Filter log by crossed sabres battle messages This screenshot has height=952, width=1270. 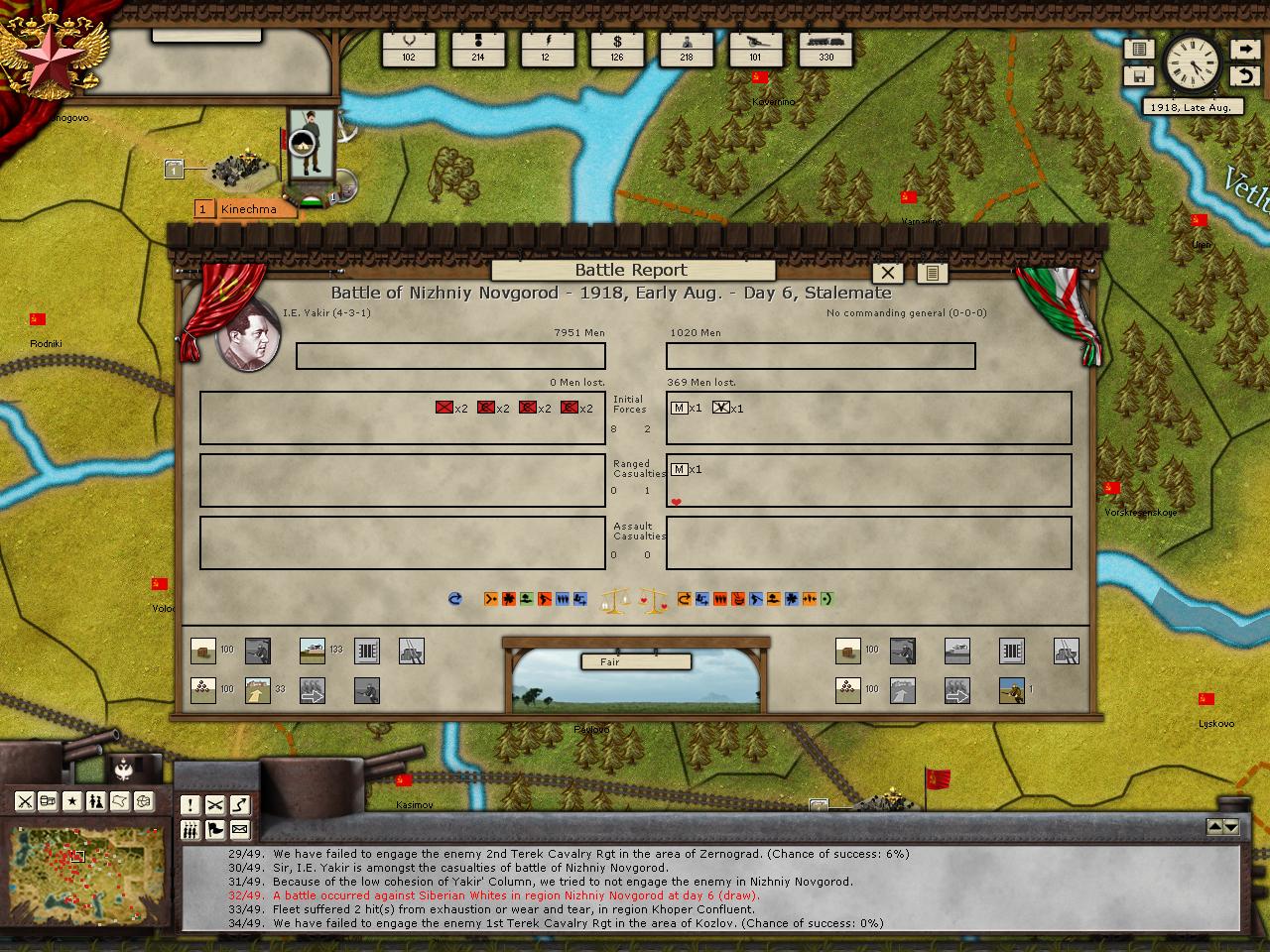(x=214, y=805)
